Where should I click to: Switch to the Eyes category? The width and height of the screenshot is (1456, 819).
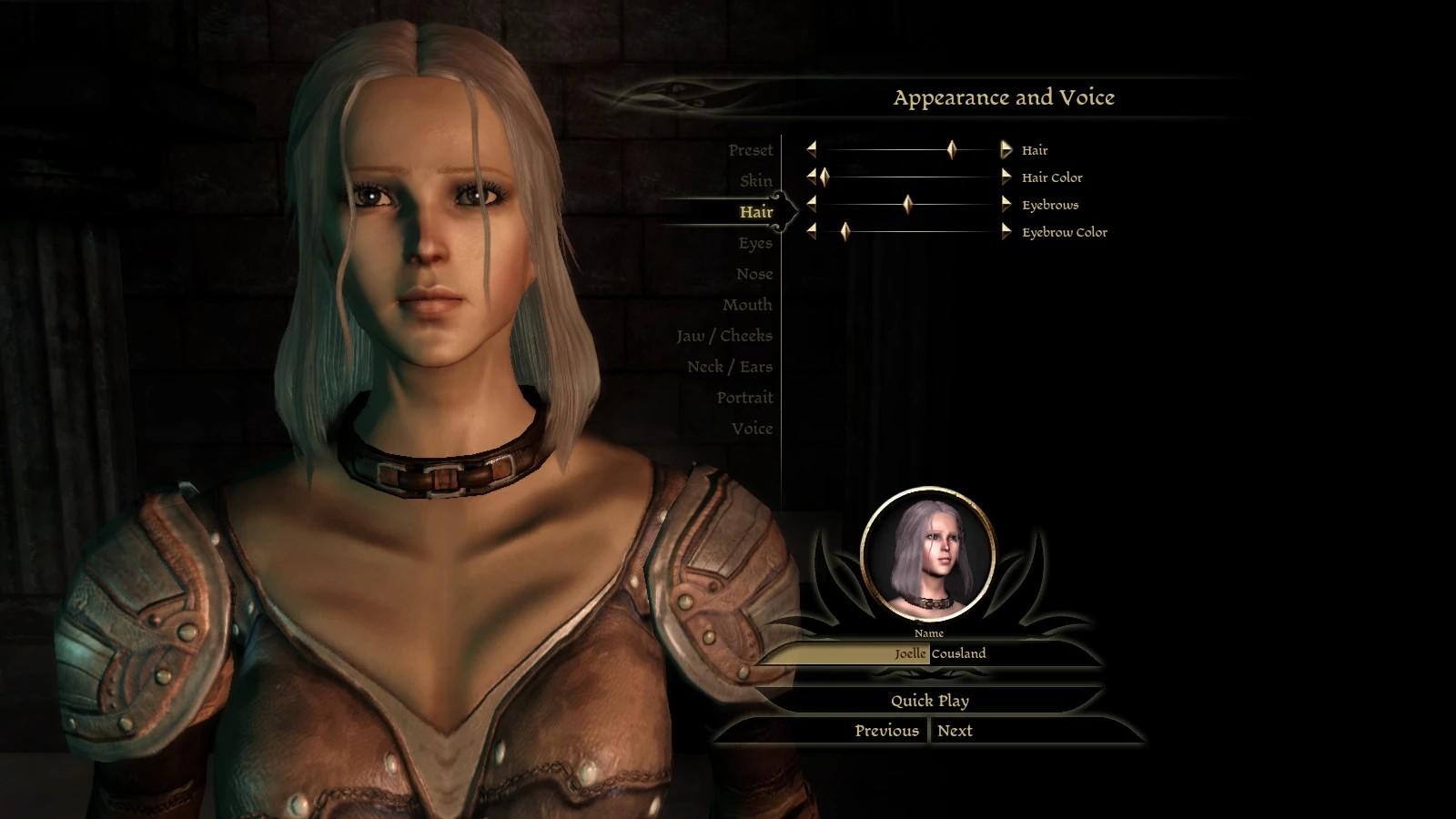click(x=754, y=243)
